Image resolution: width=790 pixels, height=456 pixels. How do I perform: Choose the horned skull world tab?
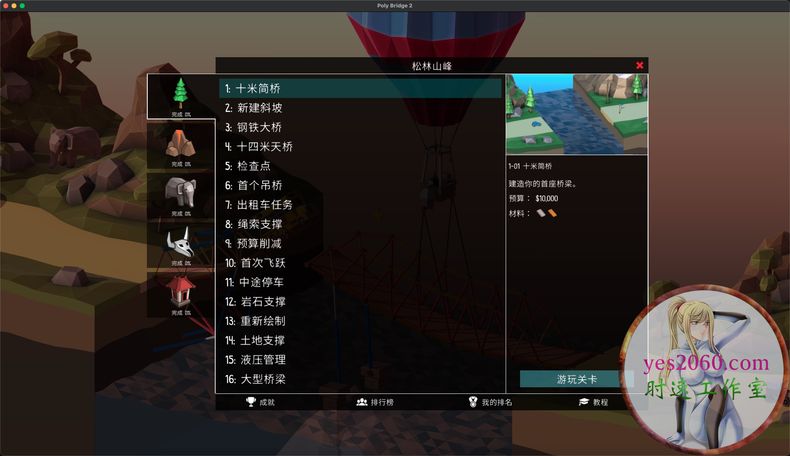click(x=181, y=245)
